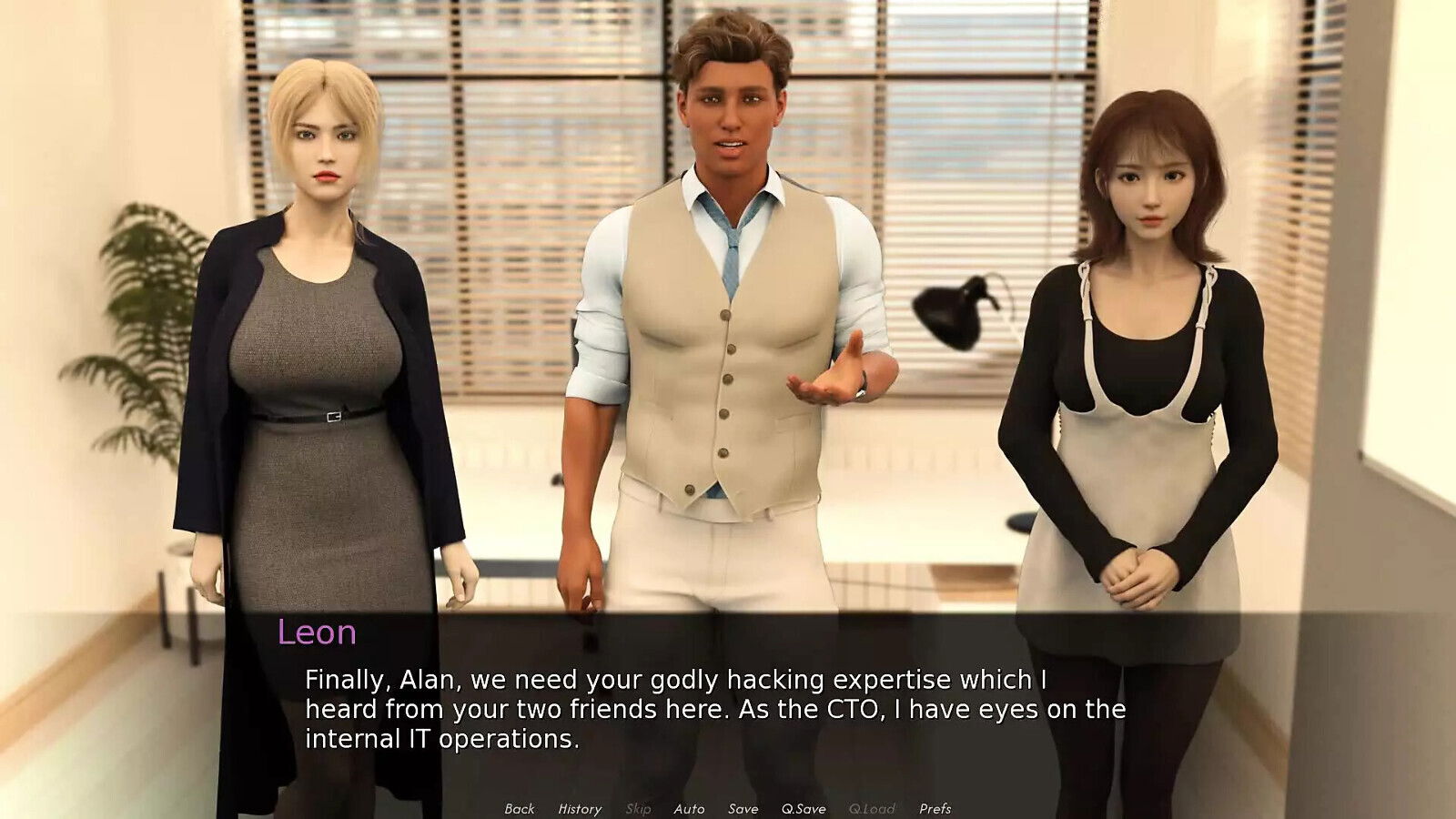The image size is (1456, 819).
Task: Enable "Auto" advance mode
Action: click(688, 808)
